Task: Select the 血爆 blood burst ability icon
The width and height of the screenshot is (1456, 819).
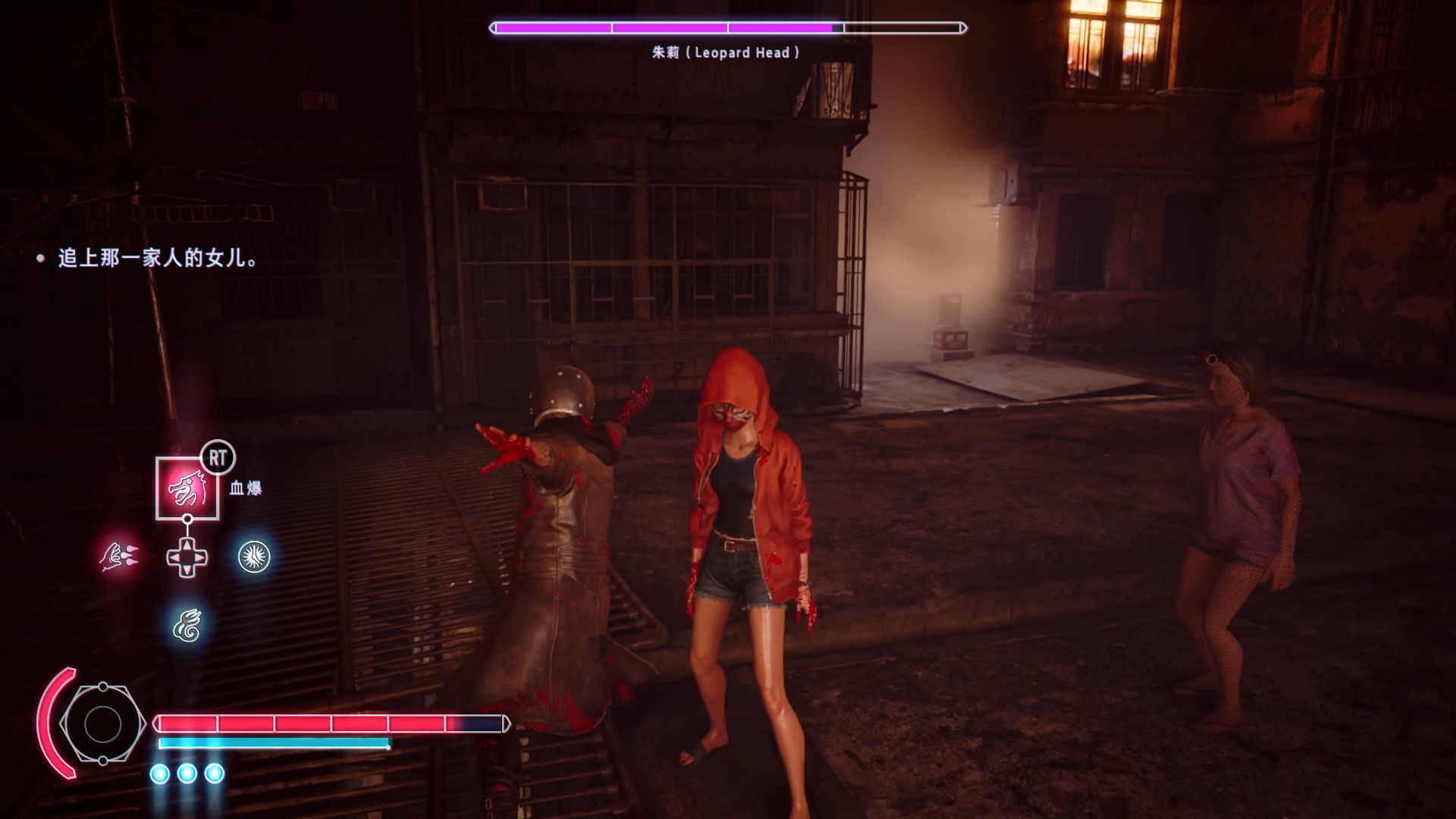Action: pyautogui.click(x=187, y=488)
